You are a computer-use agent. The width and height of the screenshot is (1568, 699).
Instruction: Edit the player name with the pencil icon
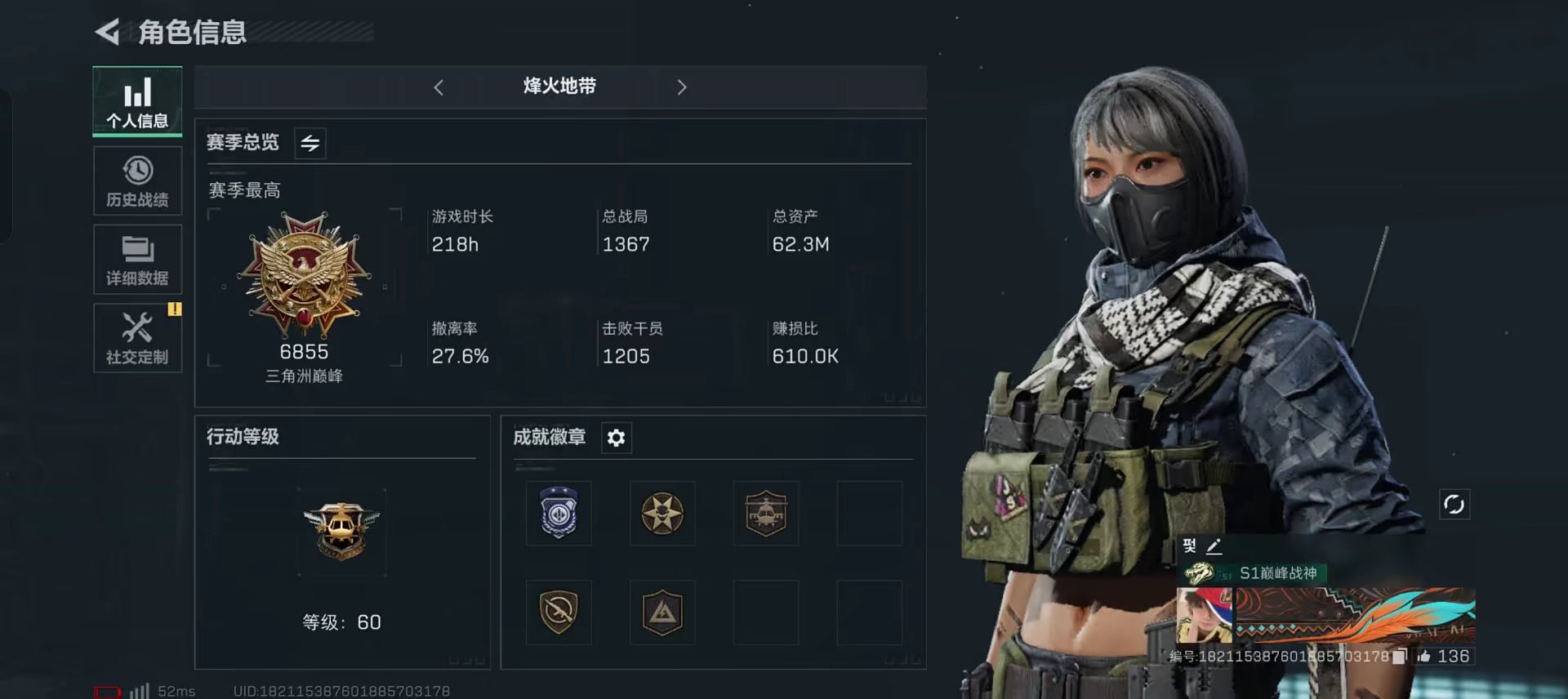tap(1214, 546)
